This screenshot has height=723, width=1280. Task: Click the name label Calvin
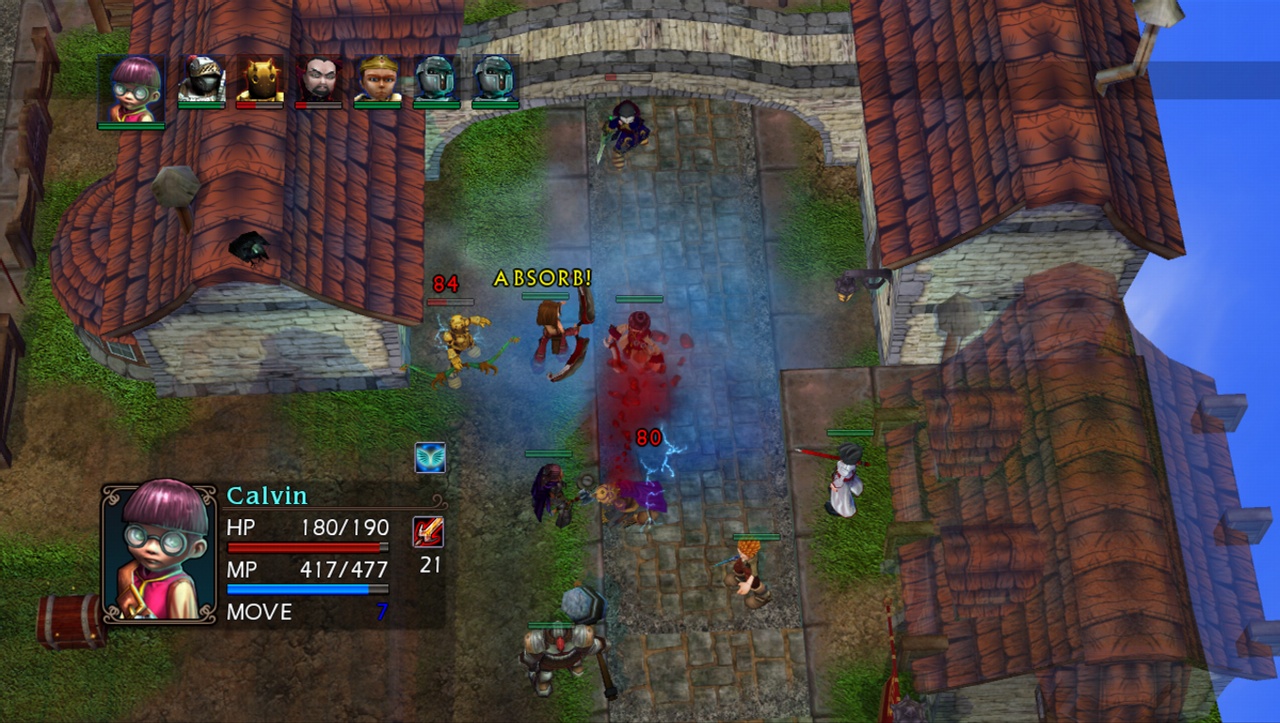pyautogui.click(x=268, y=495)
